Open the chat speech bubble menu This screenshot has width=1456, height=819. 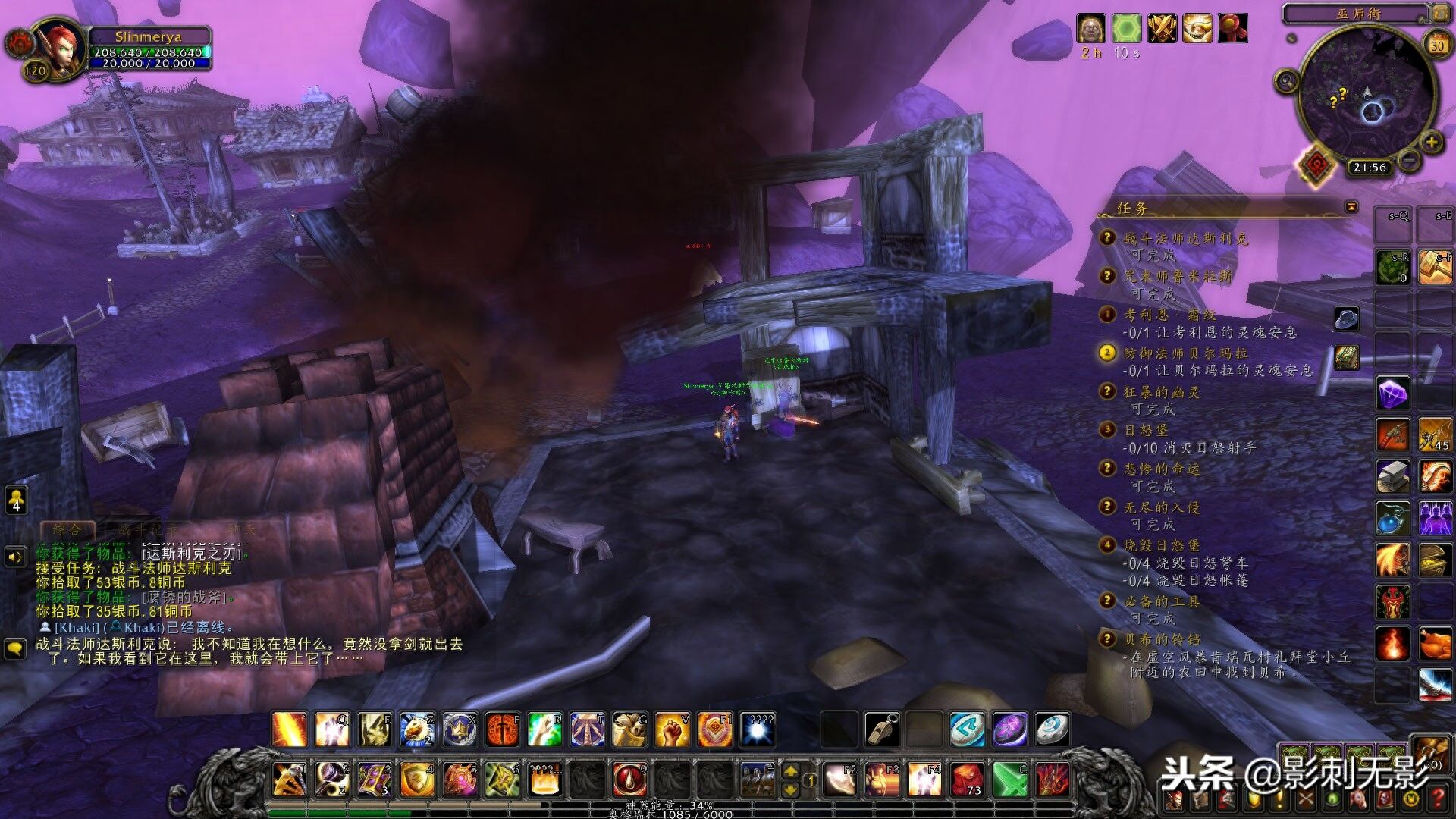click(x=16, y=649)
